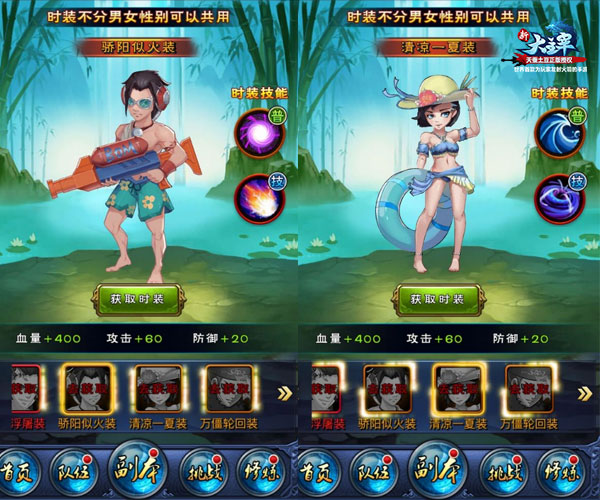Image resolution: width=600 pixels, height=500 pixels.
Task: Select the flaming meteor technique skill icon
Action: pyautogui.click(x=259, y=194)
